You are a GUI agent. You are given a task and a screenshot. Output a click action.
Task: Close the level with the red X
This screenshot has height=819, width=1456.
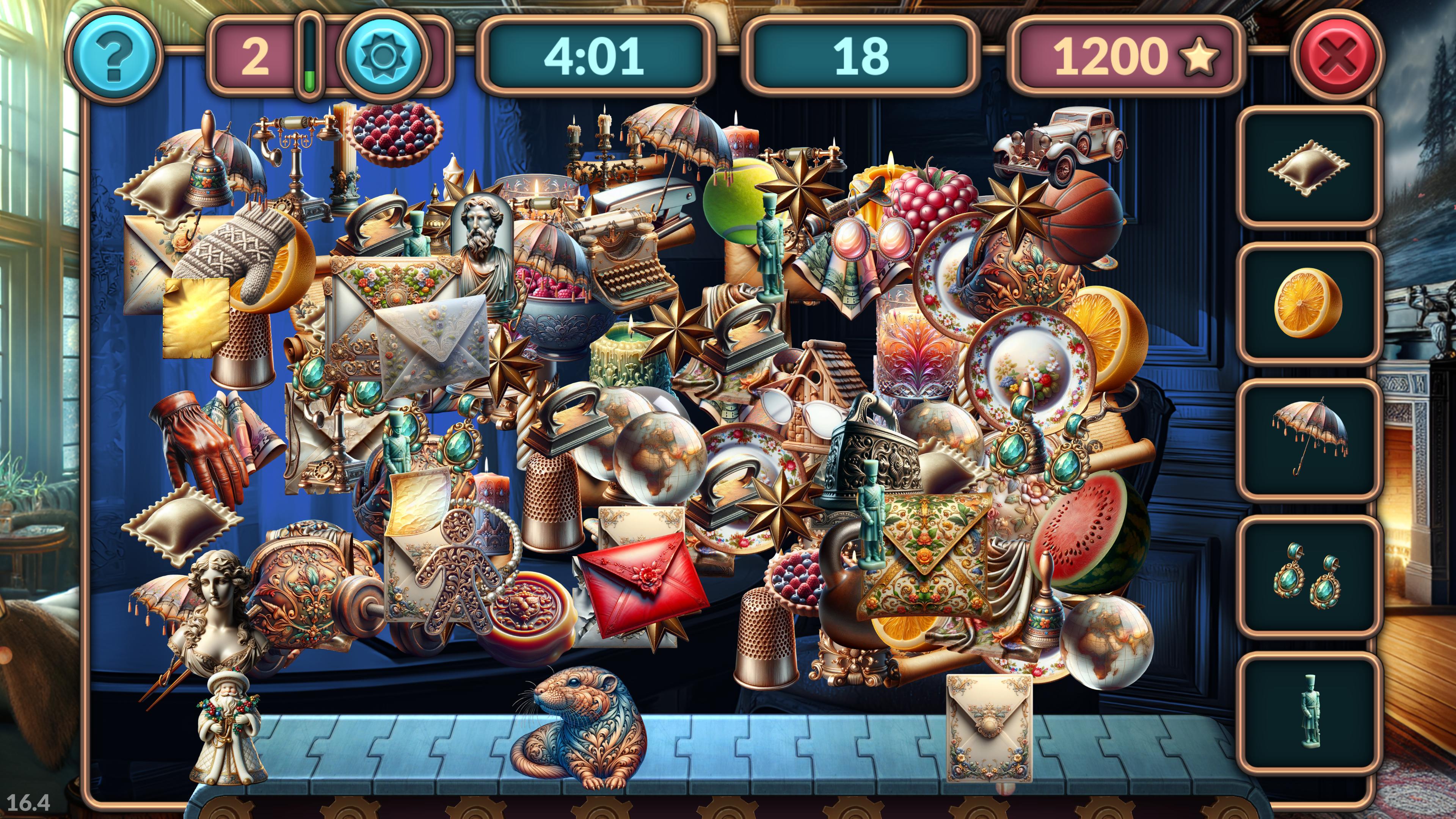click(x=1337, y=56)
